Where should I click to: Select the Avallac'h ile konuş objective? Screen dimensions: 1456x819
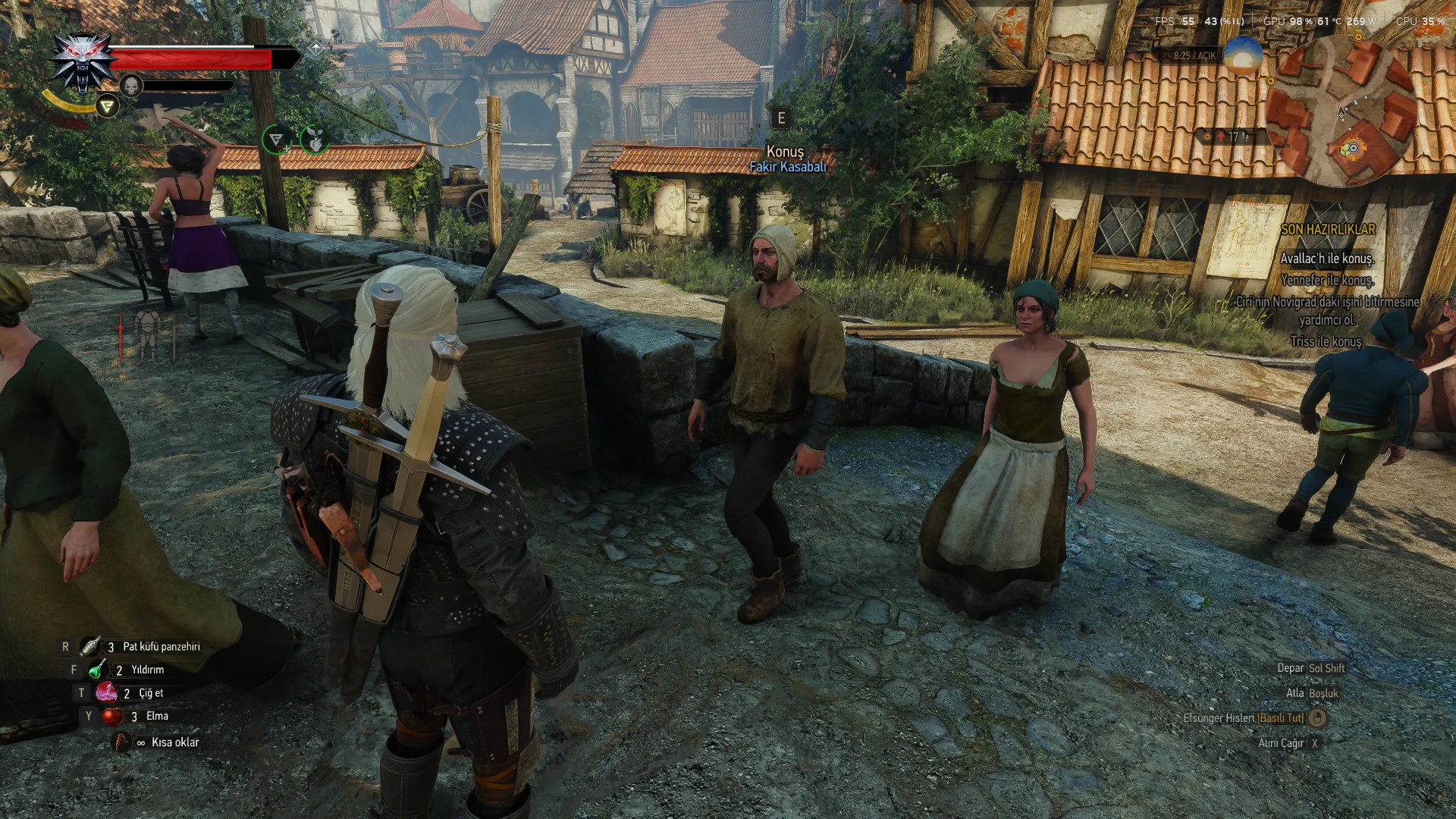click(x=1327, y=259)
